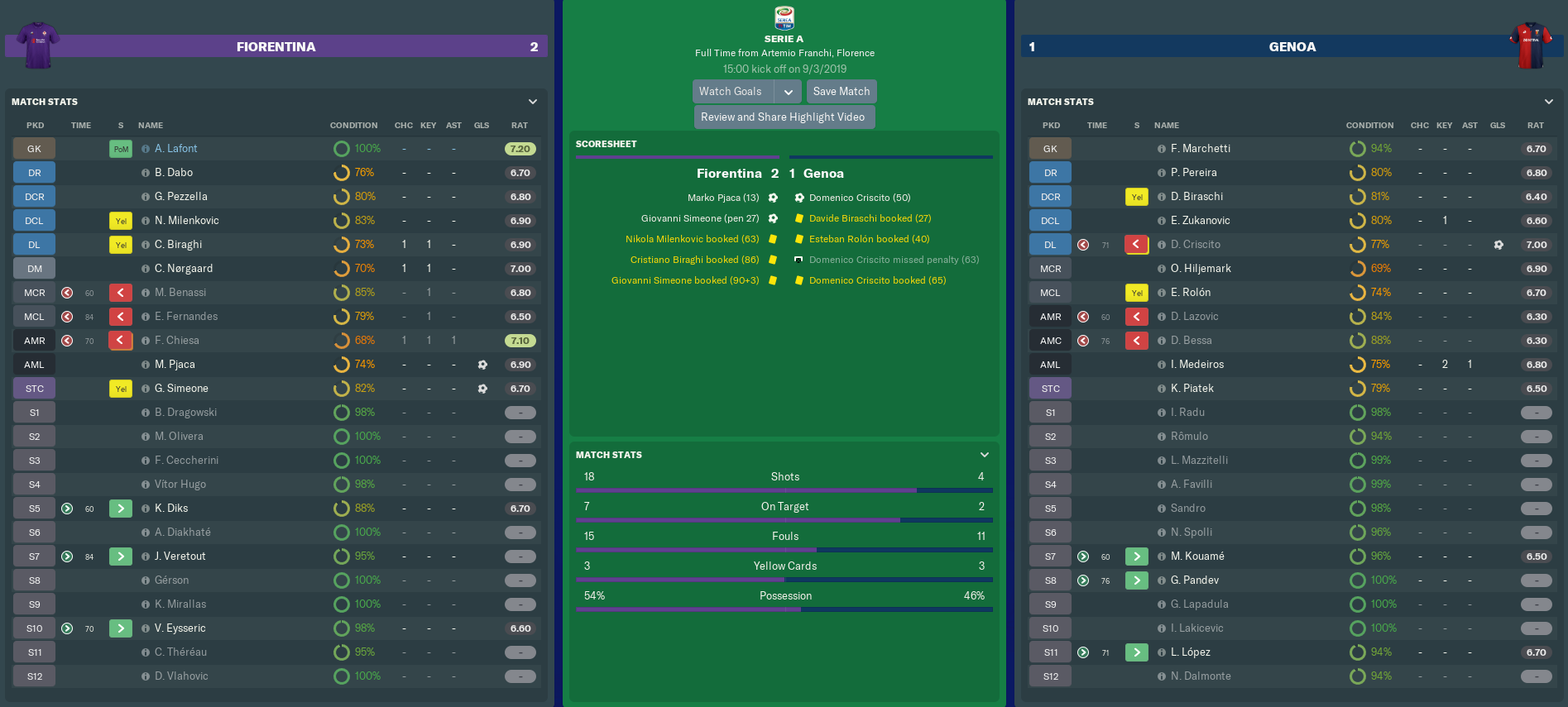This screenshot has height=707, width=1568.
Task: Open K. Piatek's player profile
Action: (1192, 389)
